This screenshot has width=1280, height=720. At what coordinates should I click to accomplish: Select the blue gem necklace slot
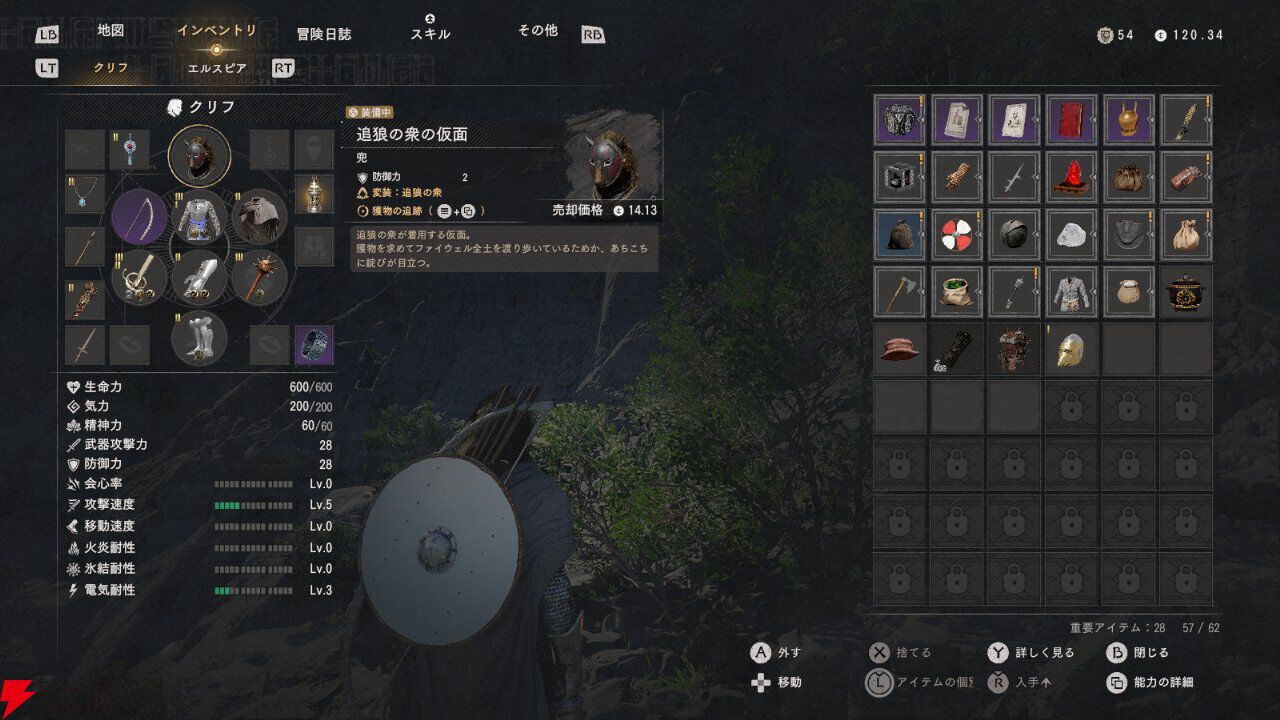85,194
